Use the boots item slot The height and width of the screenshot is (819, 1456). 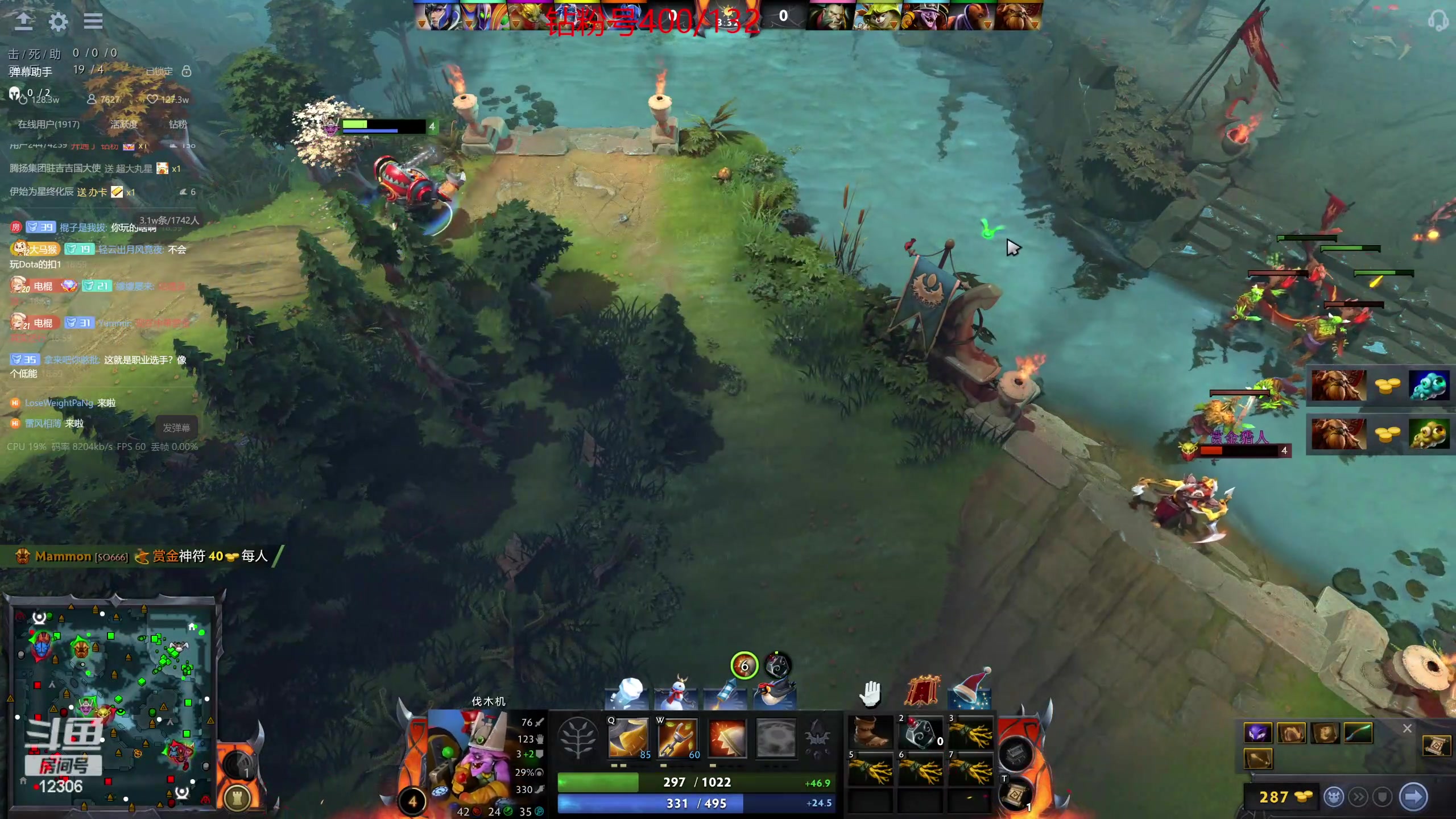tap(871, 731)
